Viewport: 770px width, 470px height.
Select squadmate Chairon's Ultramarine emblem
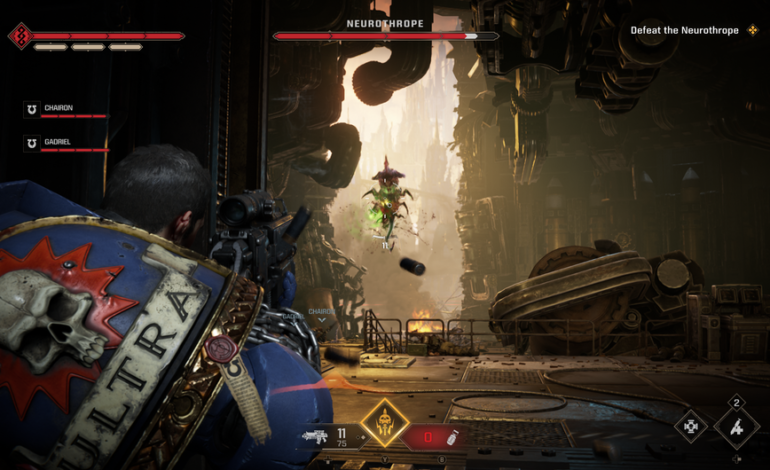[32, 109]
